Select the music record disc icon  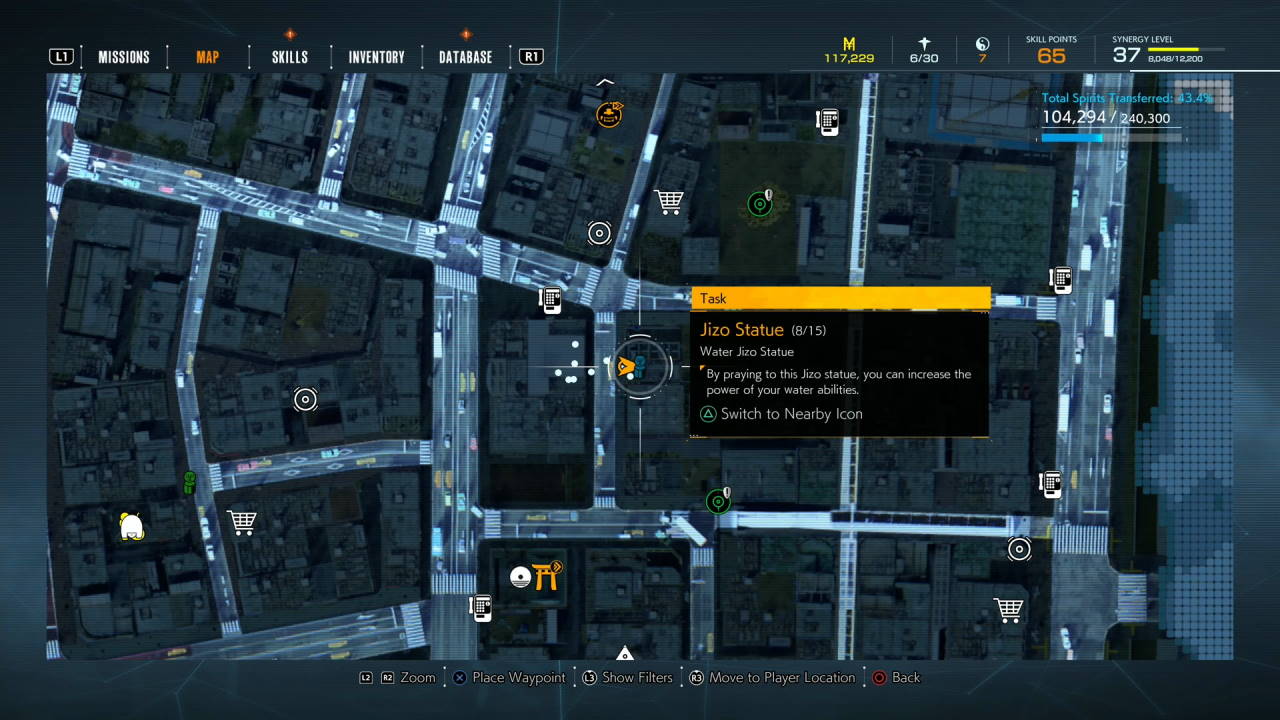521,575
